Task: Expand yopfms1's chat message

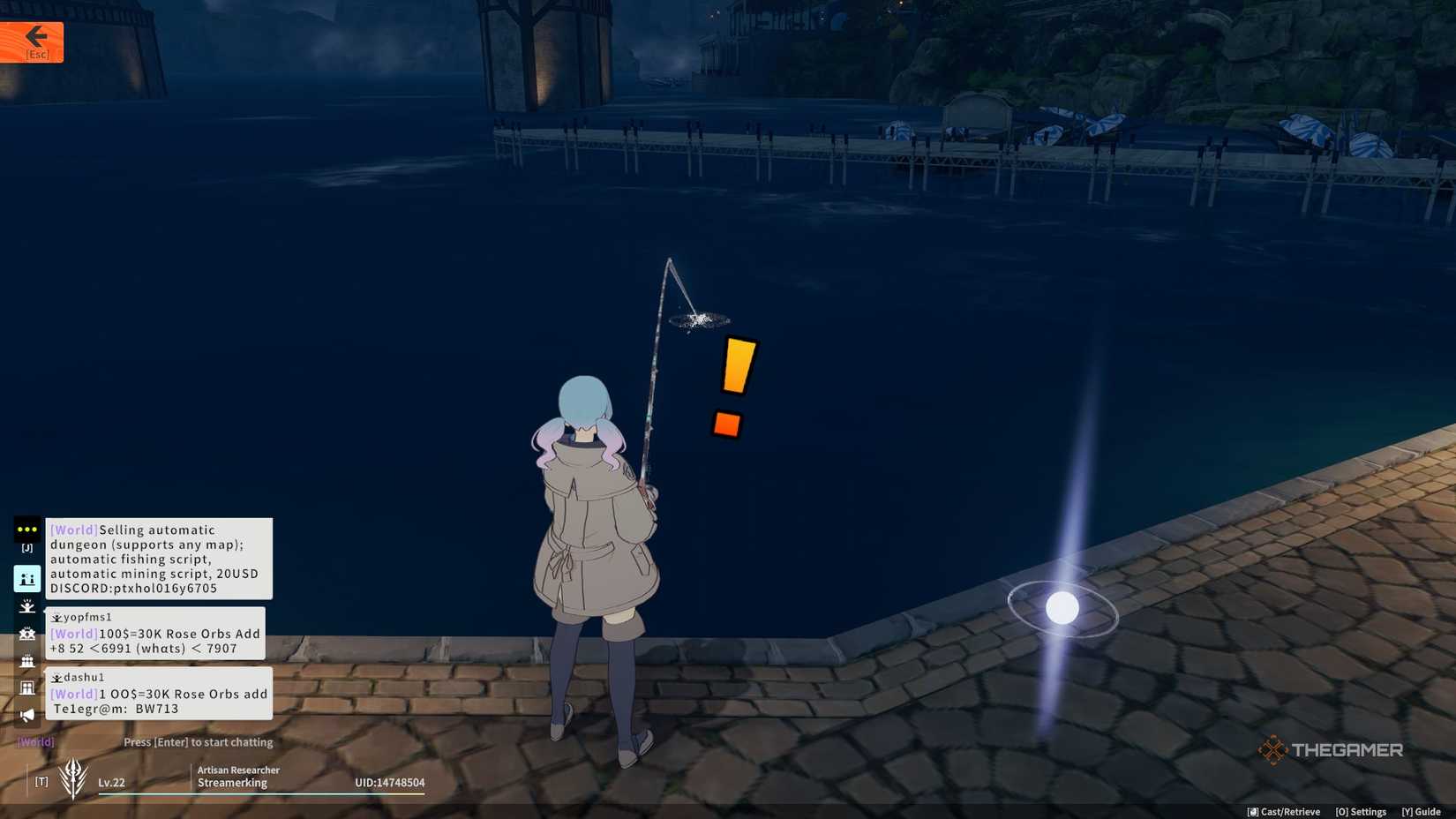Action: [155, 633]
